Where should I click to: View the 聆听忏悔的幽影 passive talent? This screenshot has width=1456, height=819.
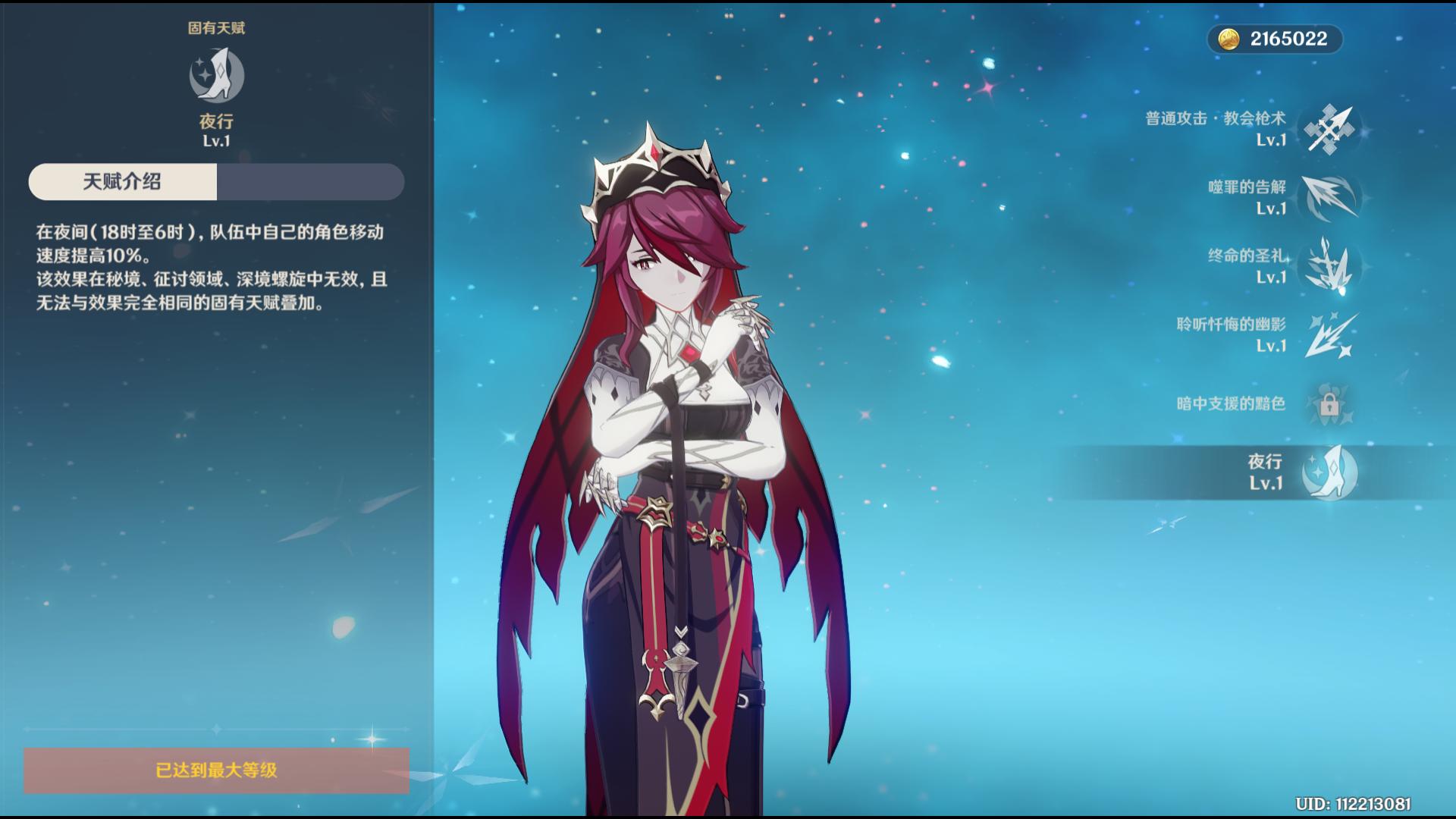1330,335
